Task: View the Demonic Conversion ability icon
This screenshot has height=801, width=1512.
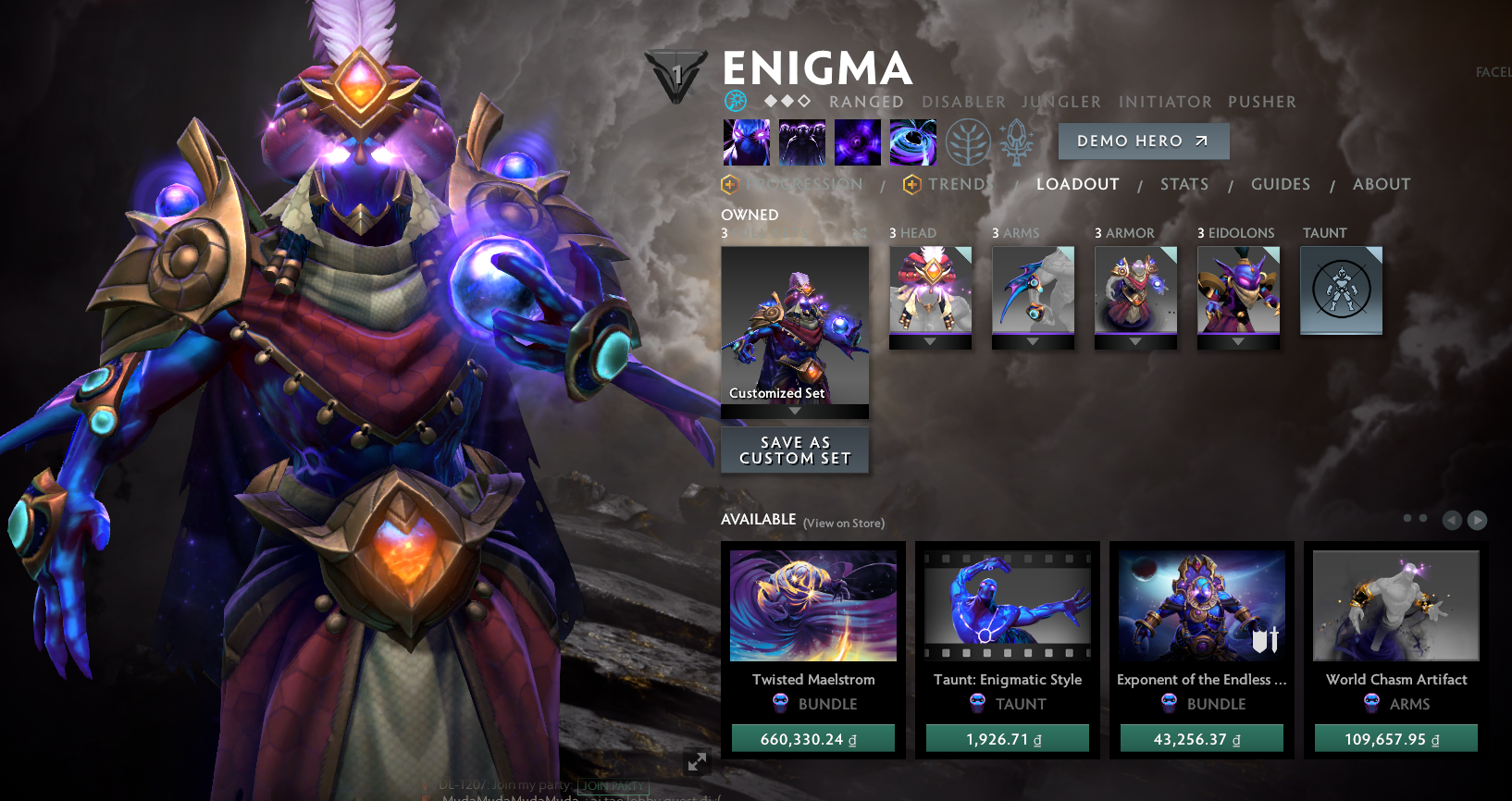Action: point(802,142)
